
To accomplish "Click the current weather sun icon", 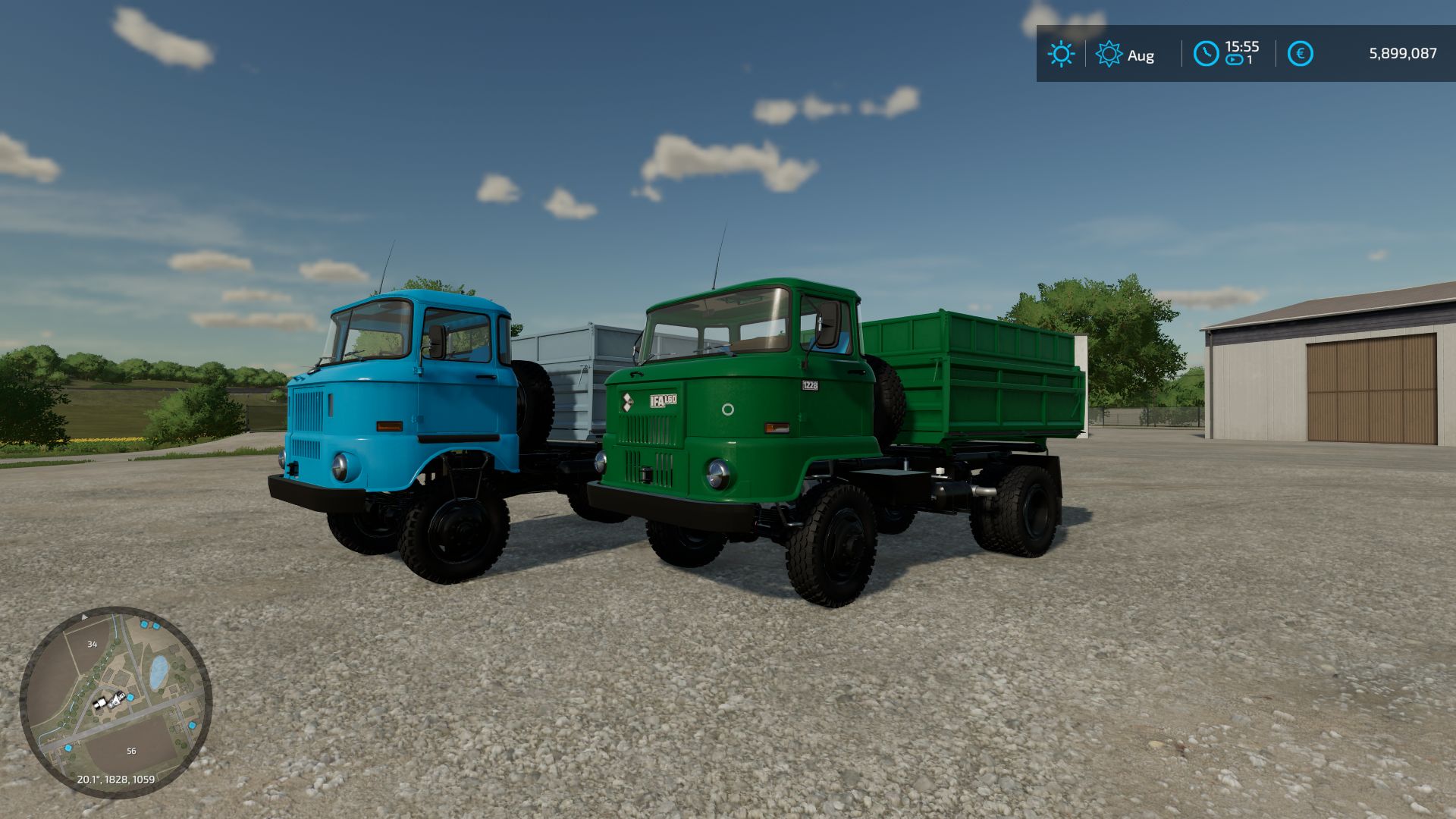I will tap(1061, 53).
